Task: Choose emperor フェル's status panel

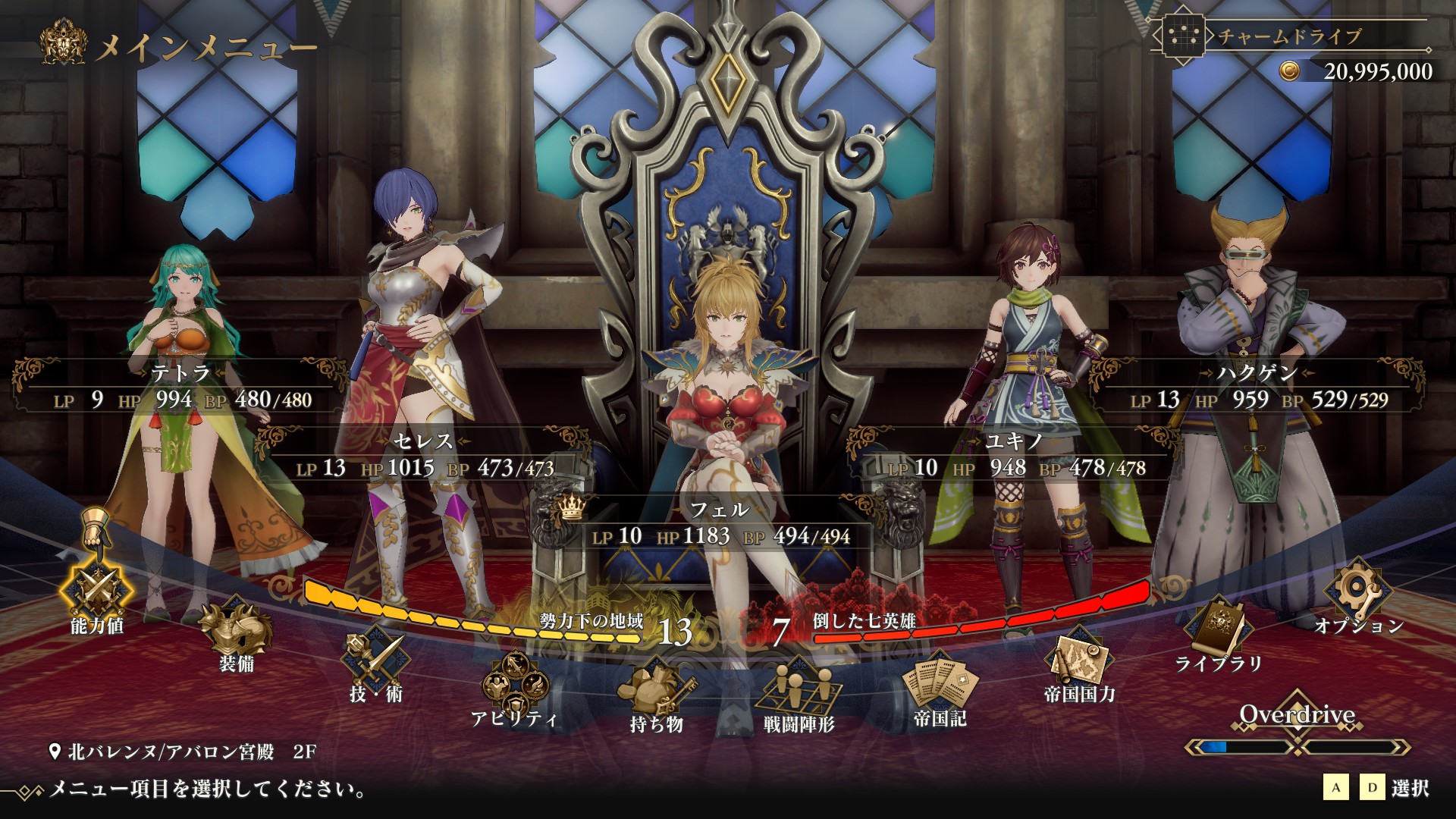Action: 720,523
